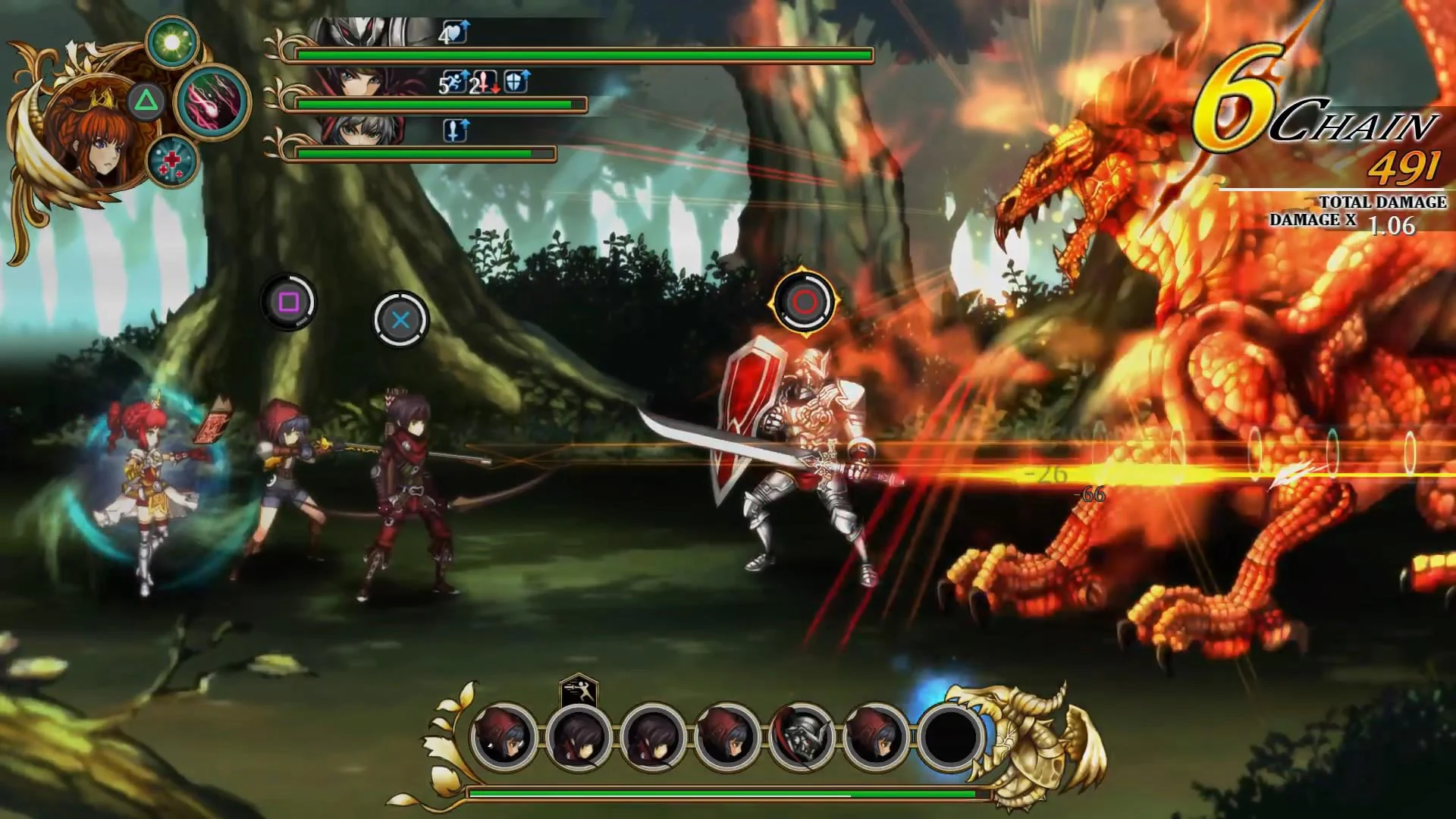Click the Circle targeting reticle on the knight
The width and height of the screenshot is (1456, 819).
[805, 301]
